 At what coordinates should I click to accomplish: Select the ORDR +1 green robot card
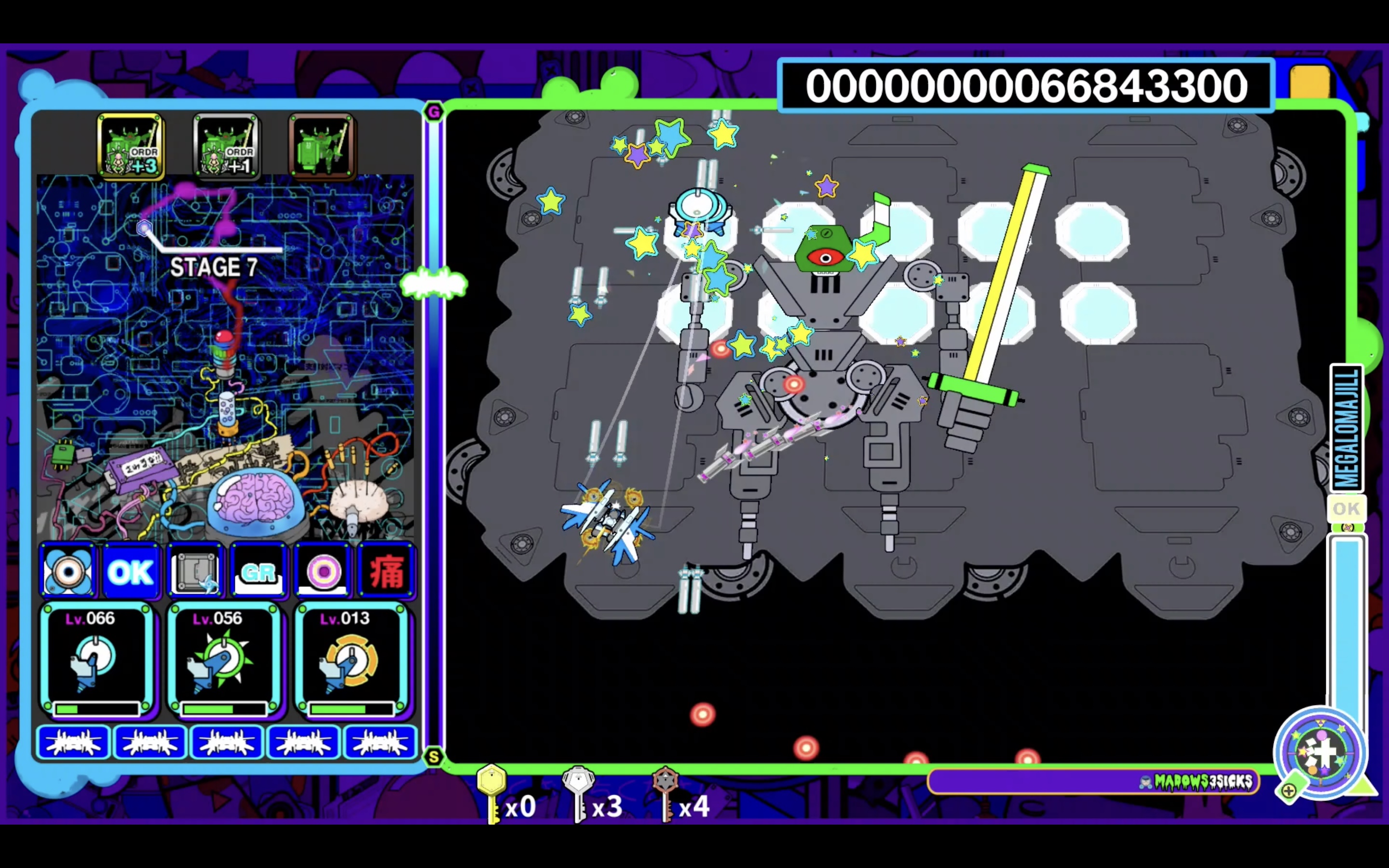pyautogui.click(x=226, y=146)
